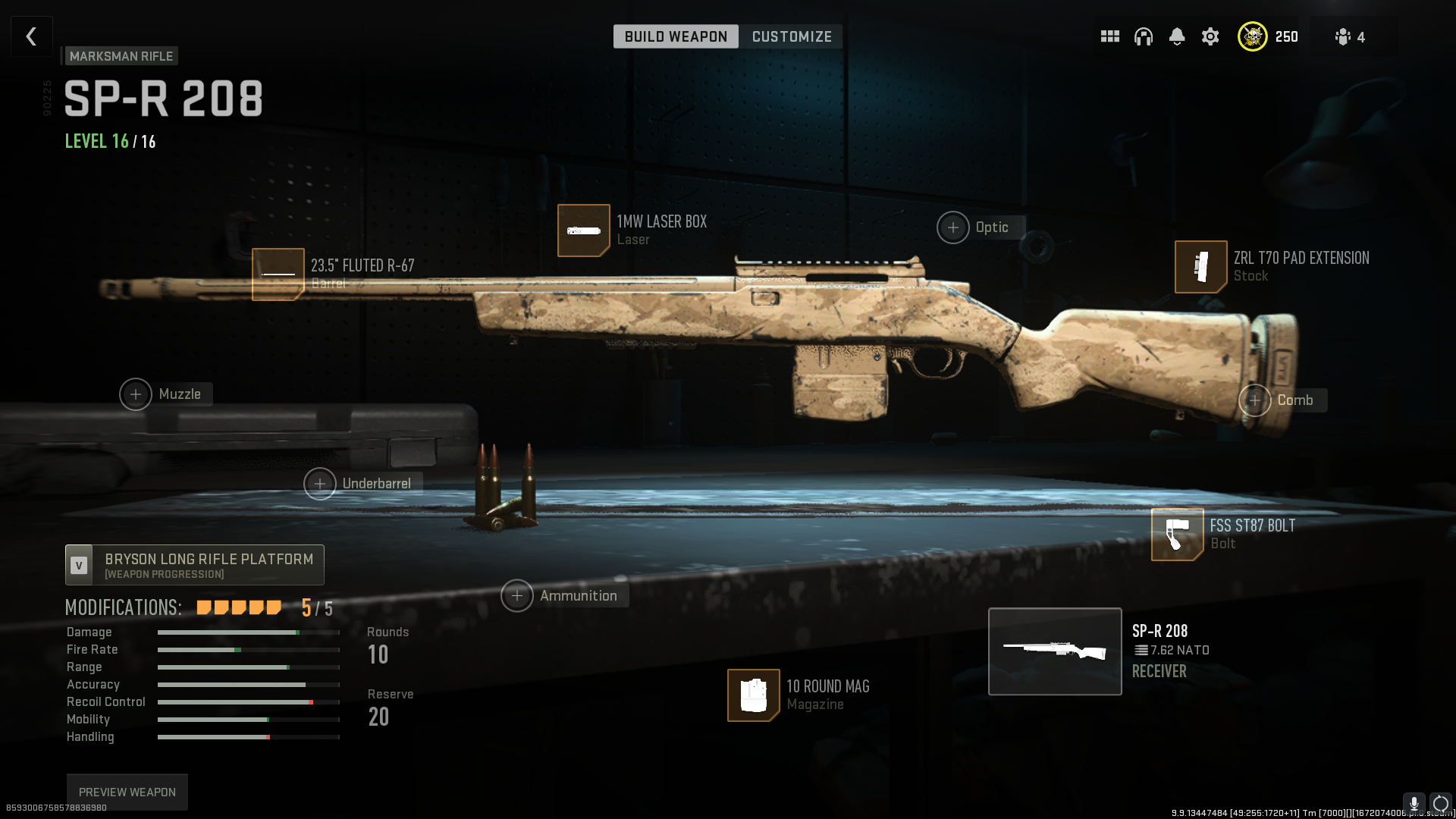Open the grid menu icon
1456x819 pixels.
tap(1110, 36)
